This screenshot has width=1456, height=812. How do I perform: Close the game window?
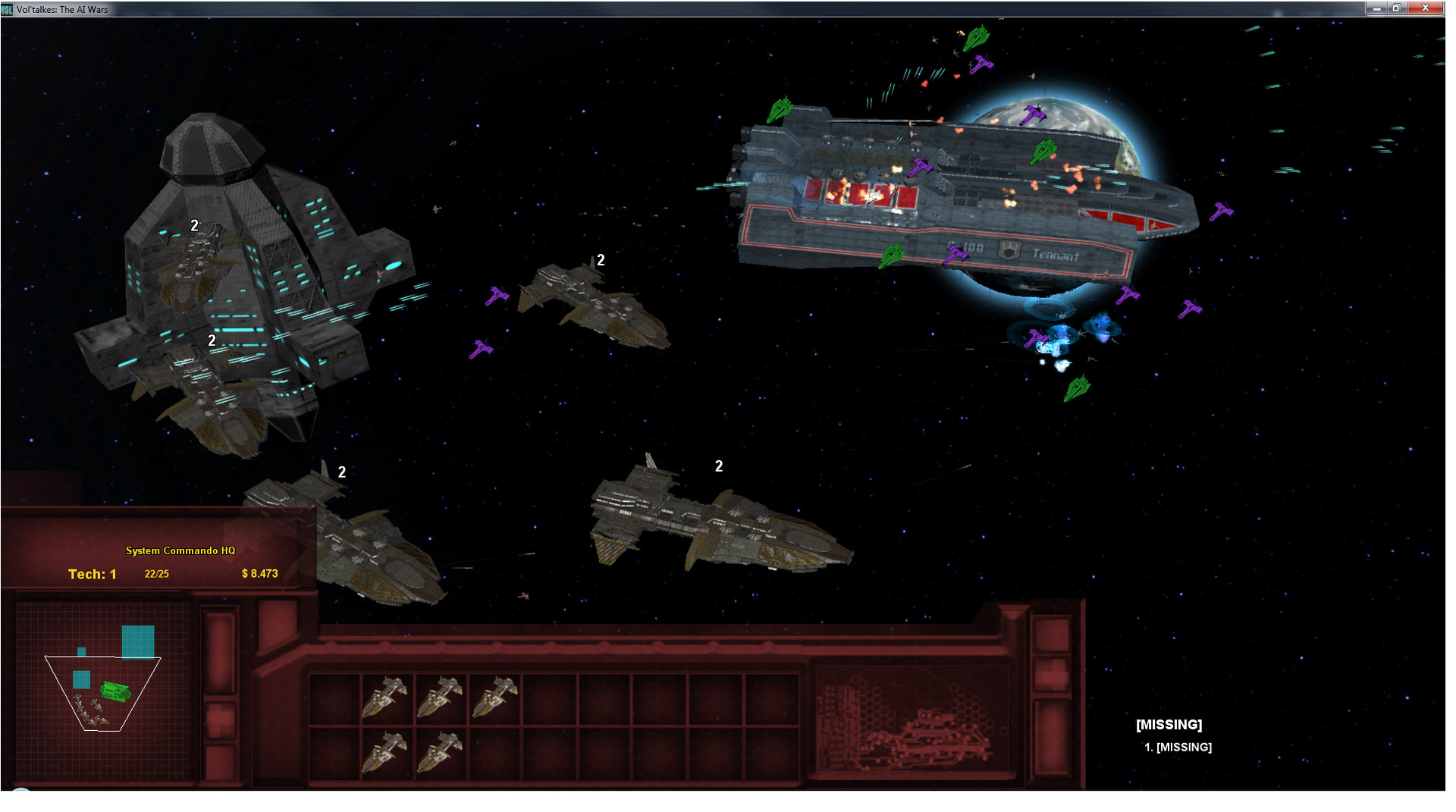click(1426, 8)
